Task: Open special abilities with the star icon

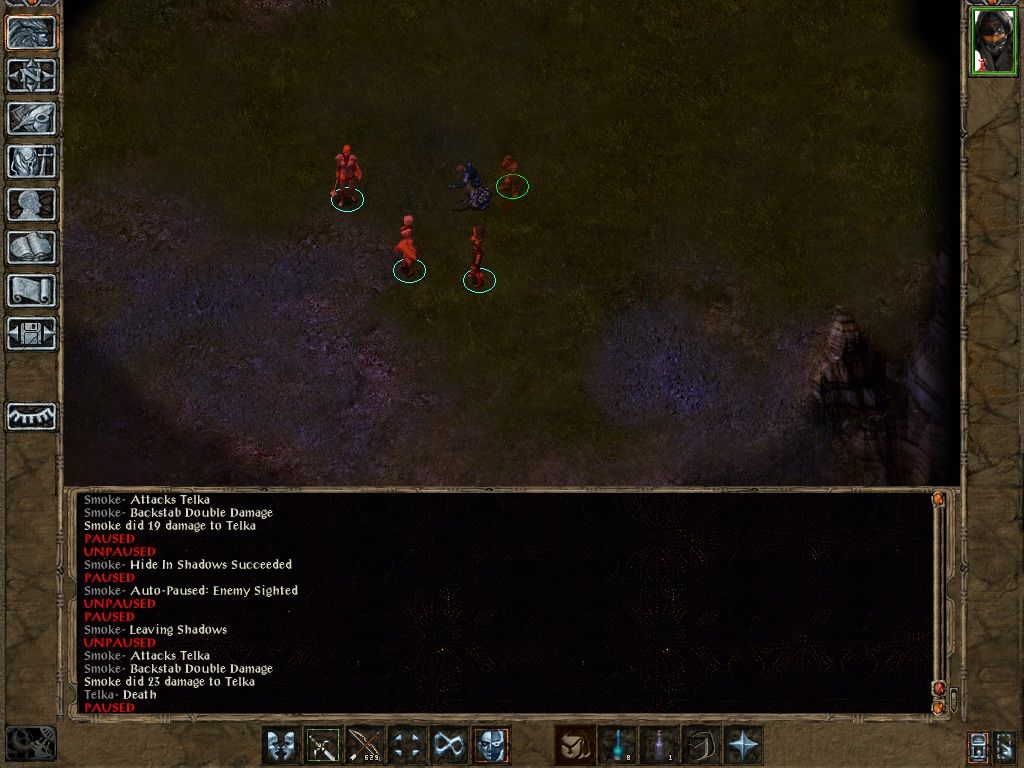Action: coord(743,745)
